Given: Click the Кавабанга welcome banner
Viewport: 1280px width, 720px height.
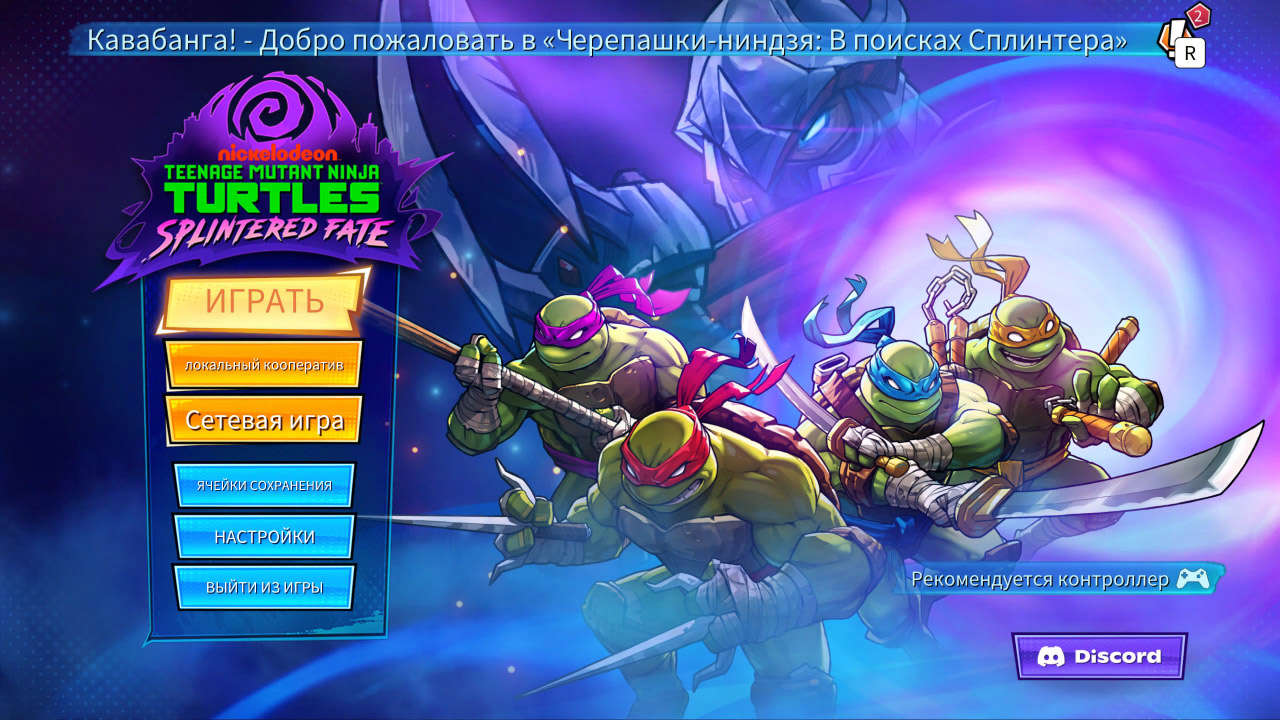Looking at the screenshot, I should point(610,41).
